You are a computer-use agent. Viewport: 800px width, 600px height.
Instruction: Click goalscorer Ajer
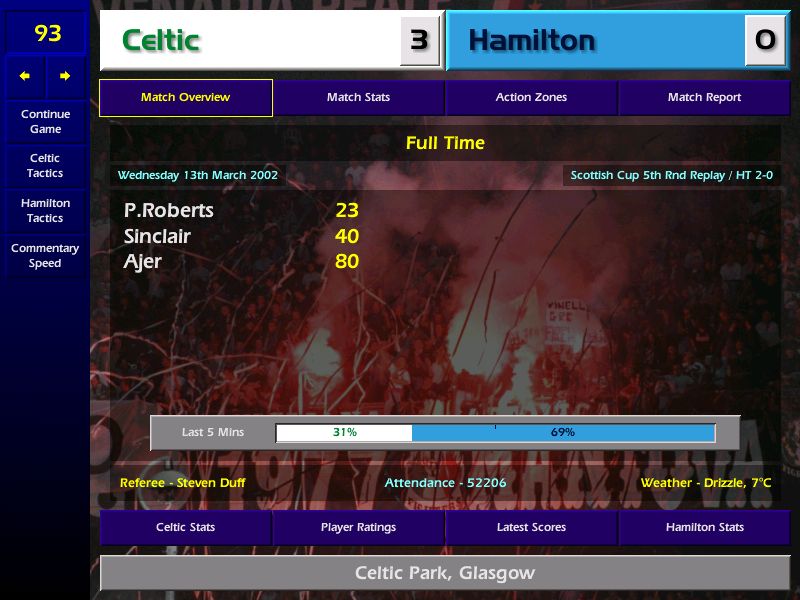(x=142, y=262)
